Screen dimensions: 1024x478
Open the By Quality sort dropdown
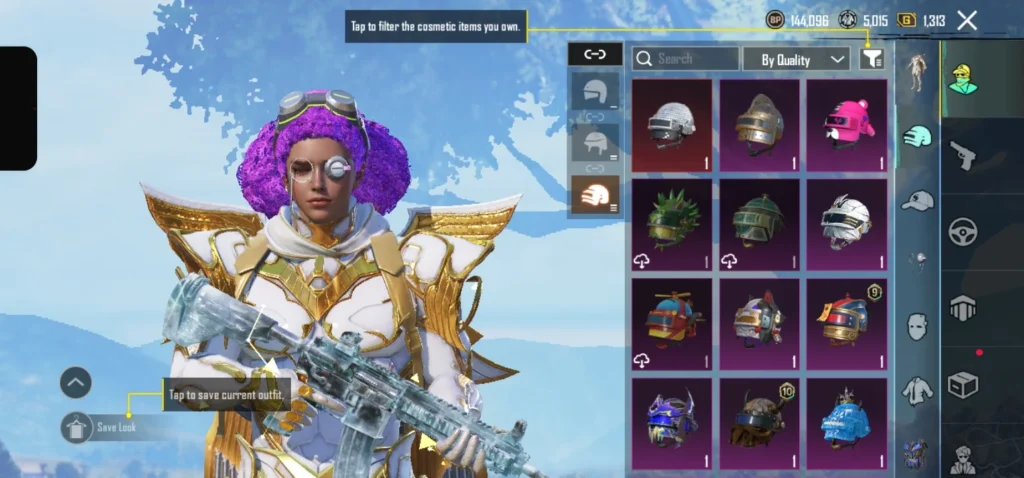[796, 60]
